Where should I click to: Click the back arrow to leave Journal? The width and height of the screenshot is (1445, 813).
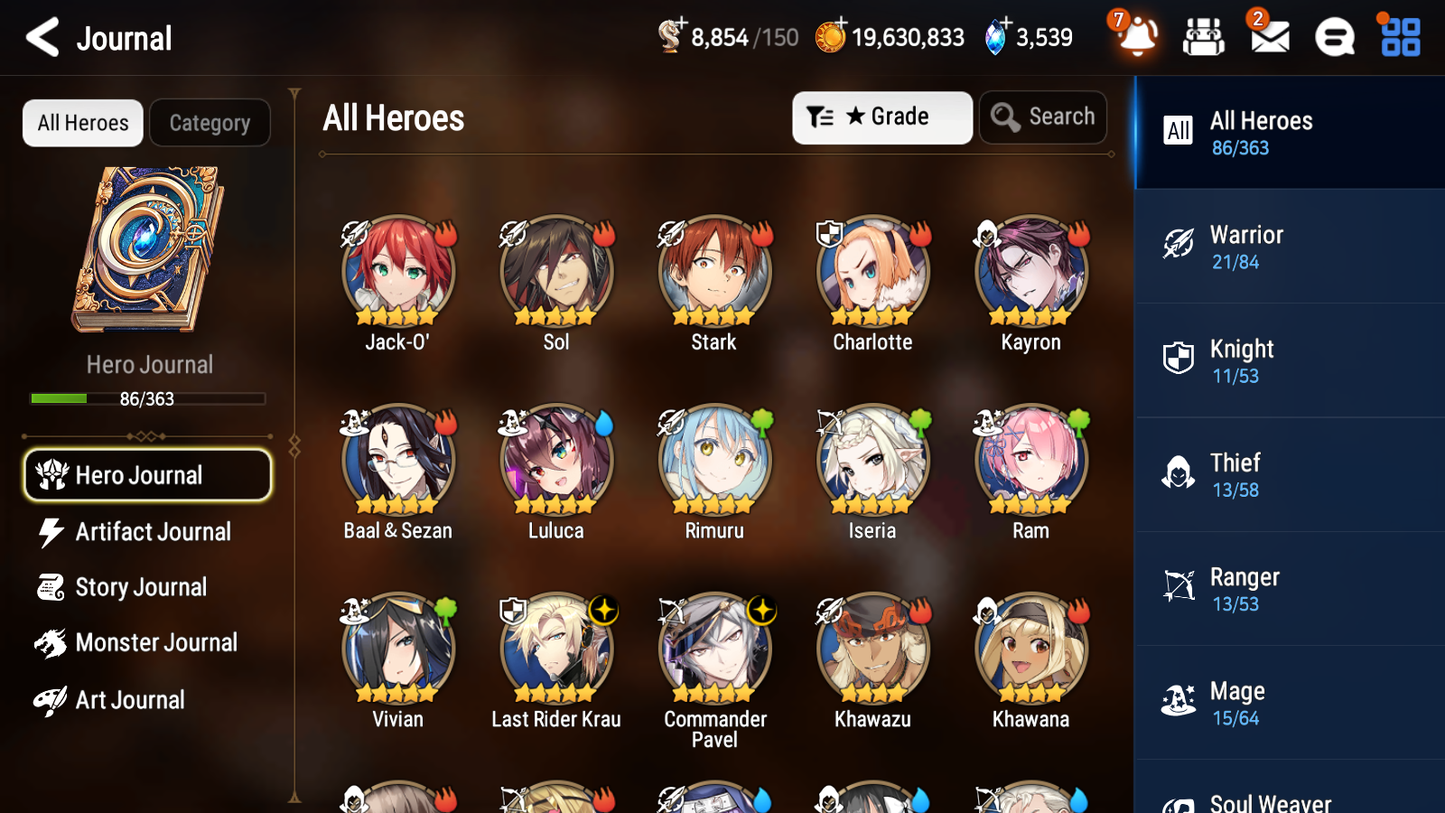pyautogui.click(x=42, y=36)
